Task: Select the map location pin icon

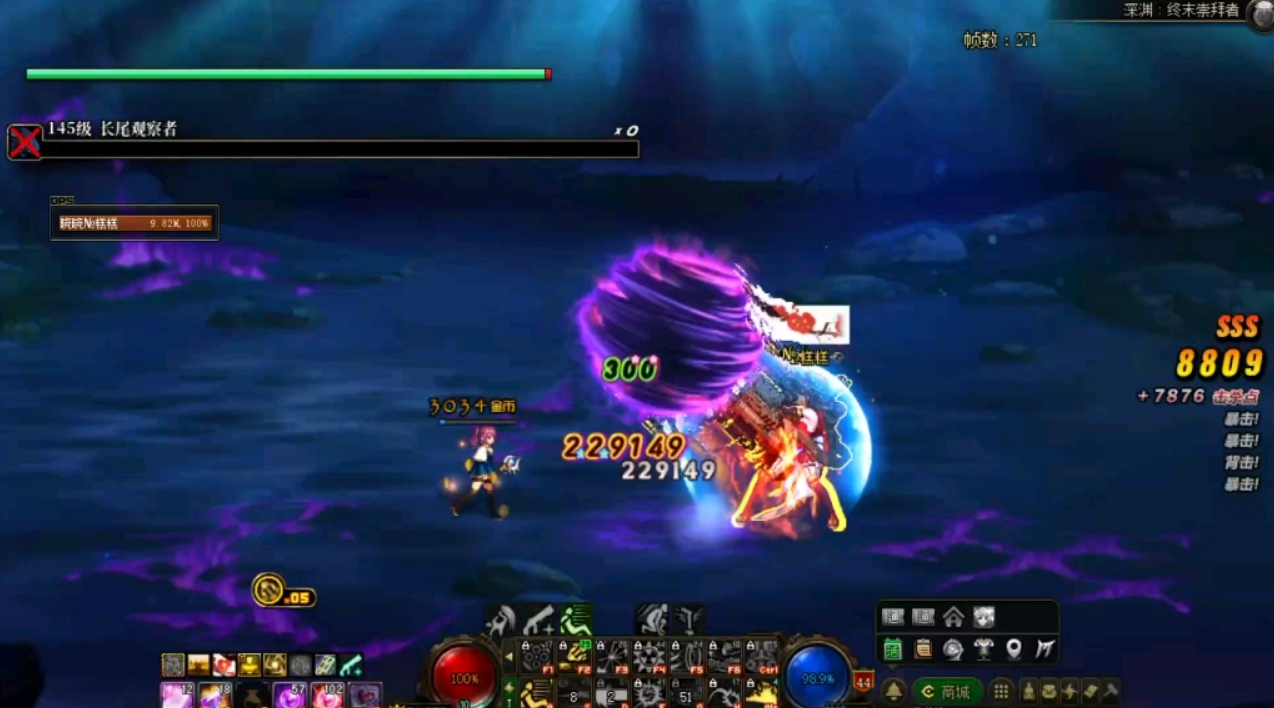Action: (1014, 649)
